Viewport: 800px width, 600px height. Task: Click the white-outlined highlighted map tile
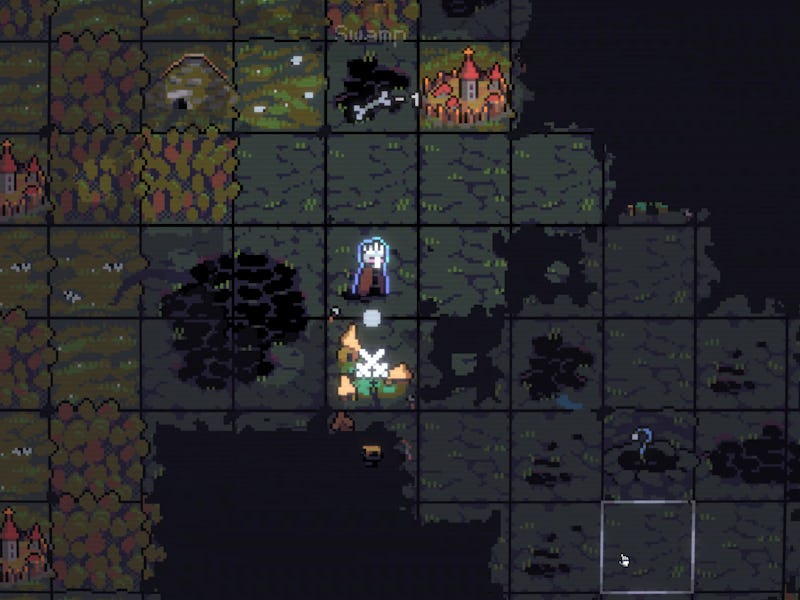tap(647, 546)
